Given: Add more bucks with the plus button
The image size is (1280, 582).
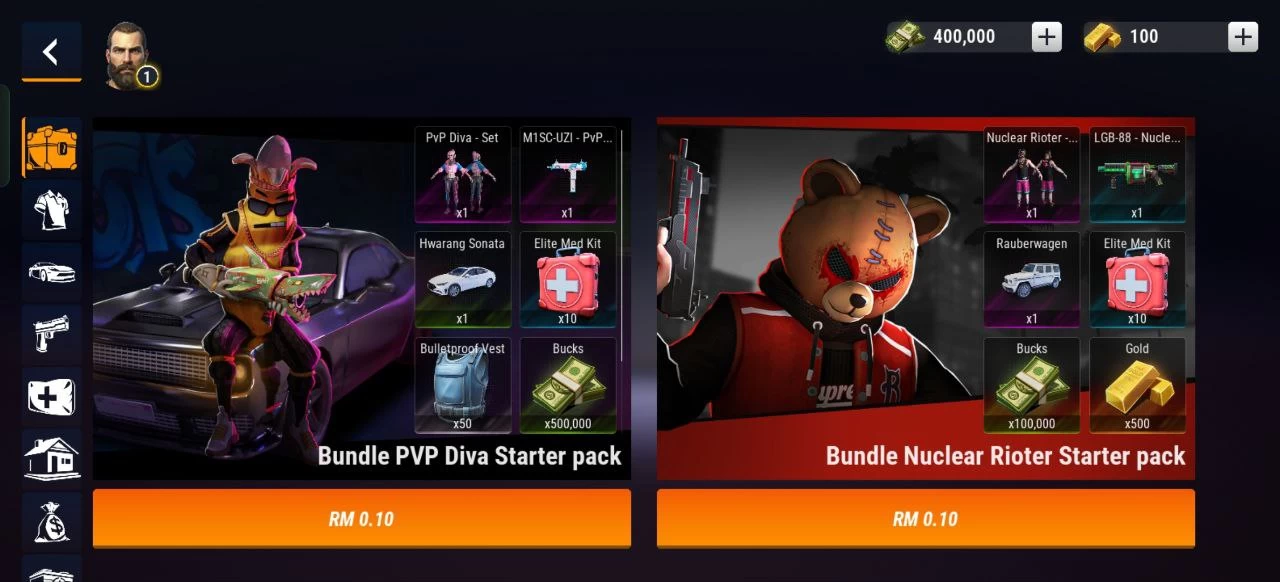Looking at the screenshot, I should (x=1046, y=37).
